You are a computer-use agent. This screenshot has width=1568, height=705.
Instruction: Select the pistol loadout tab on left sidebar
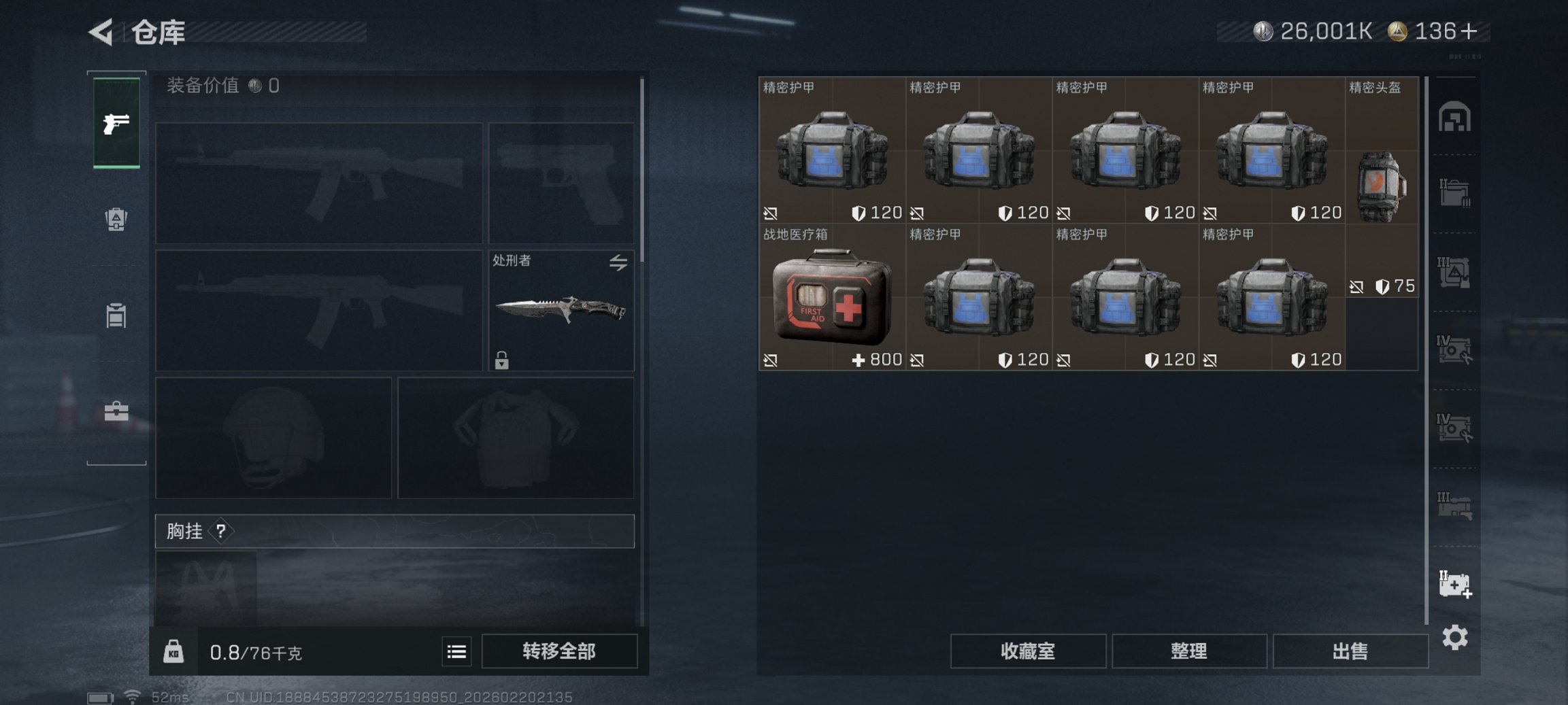coord(116,124)
